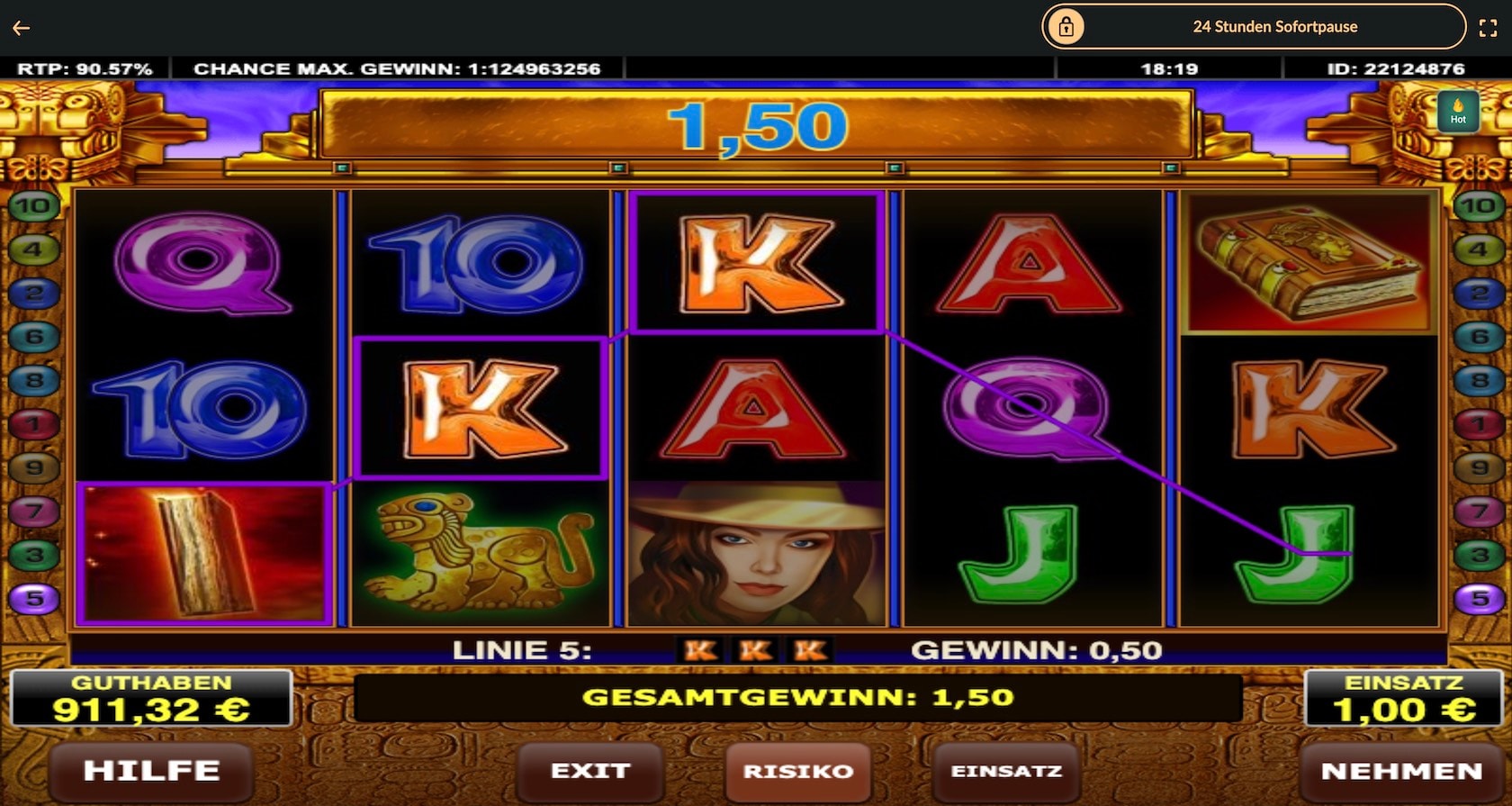Screen dimensions: 1512x806
Task: Toggle fullscreen mode icon
Action: (1489, 28)
